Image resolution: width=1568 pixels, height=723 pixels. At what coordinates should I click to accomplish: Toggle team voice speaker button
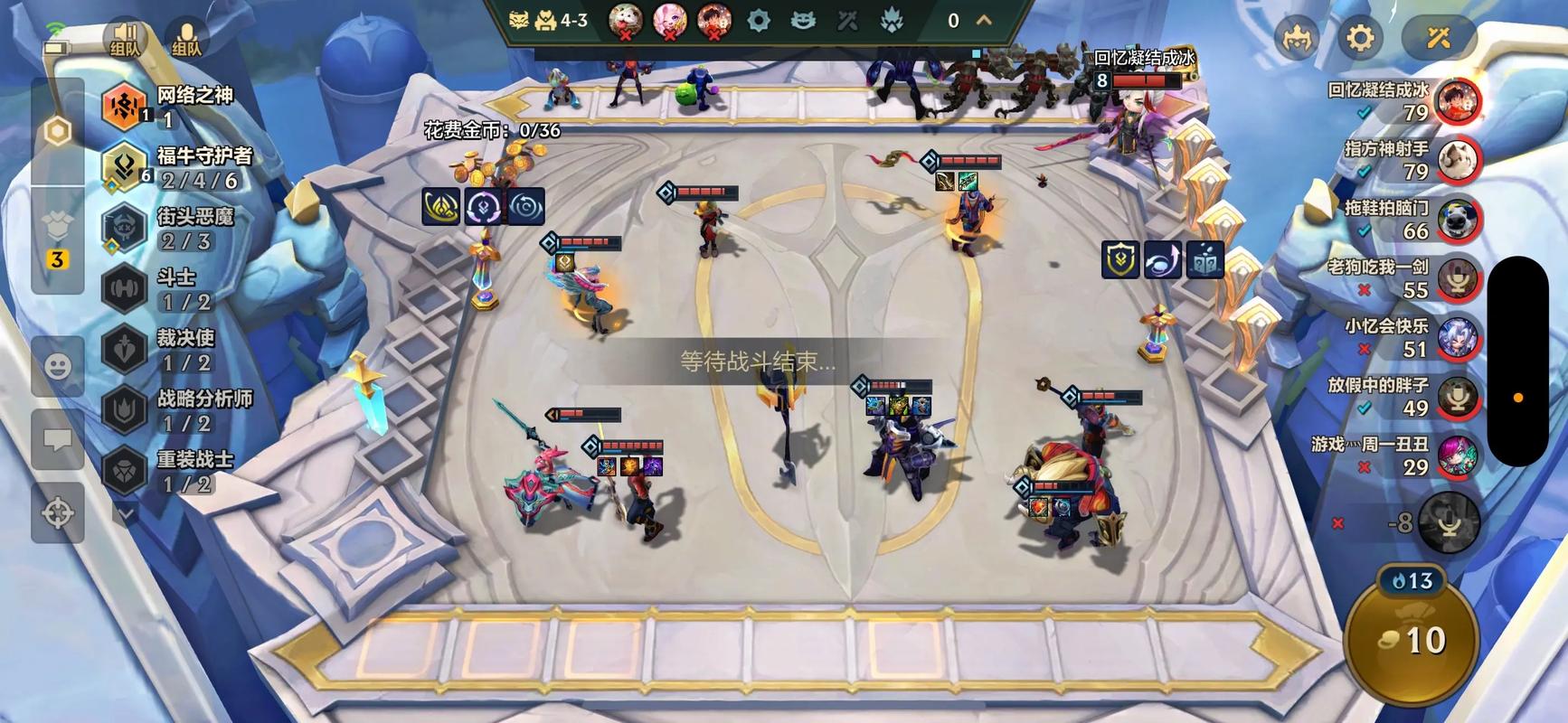(x=125, y=40)
